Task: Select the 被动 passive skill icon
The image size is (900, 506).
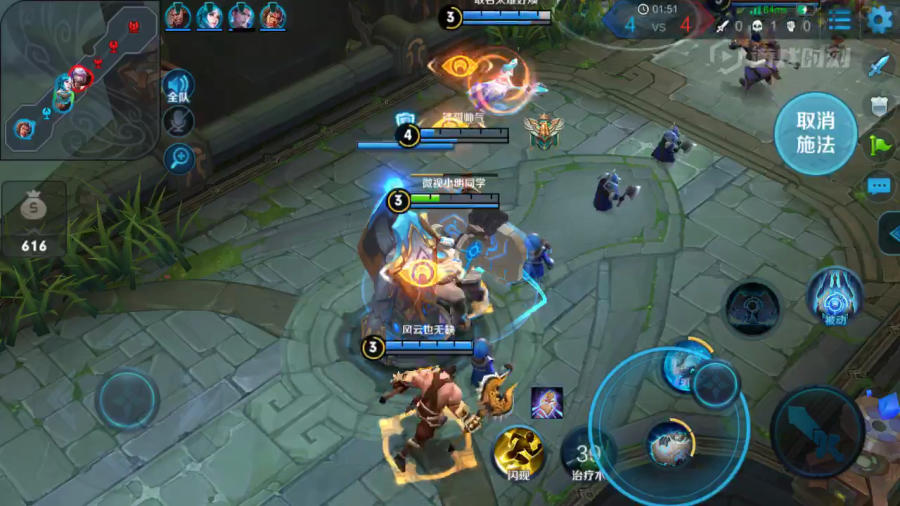Action: pos(834,295)
